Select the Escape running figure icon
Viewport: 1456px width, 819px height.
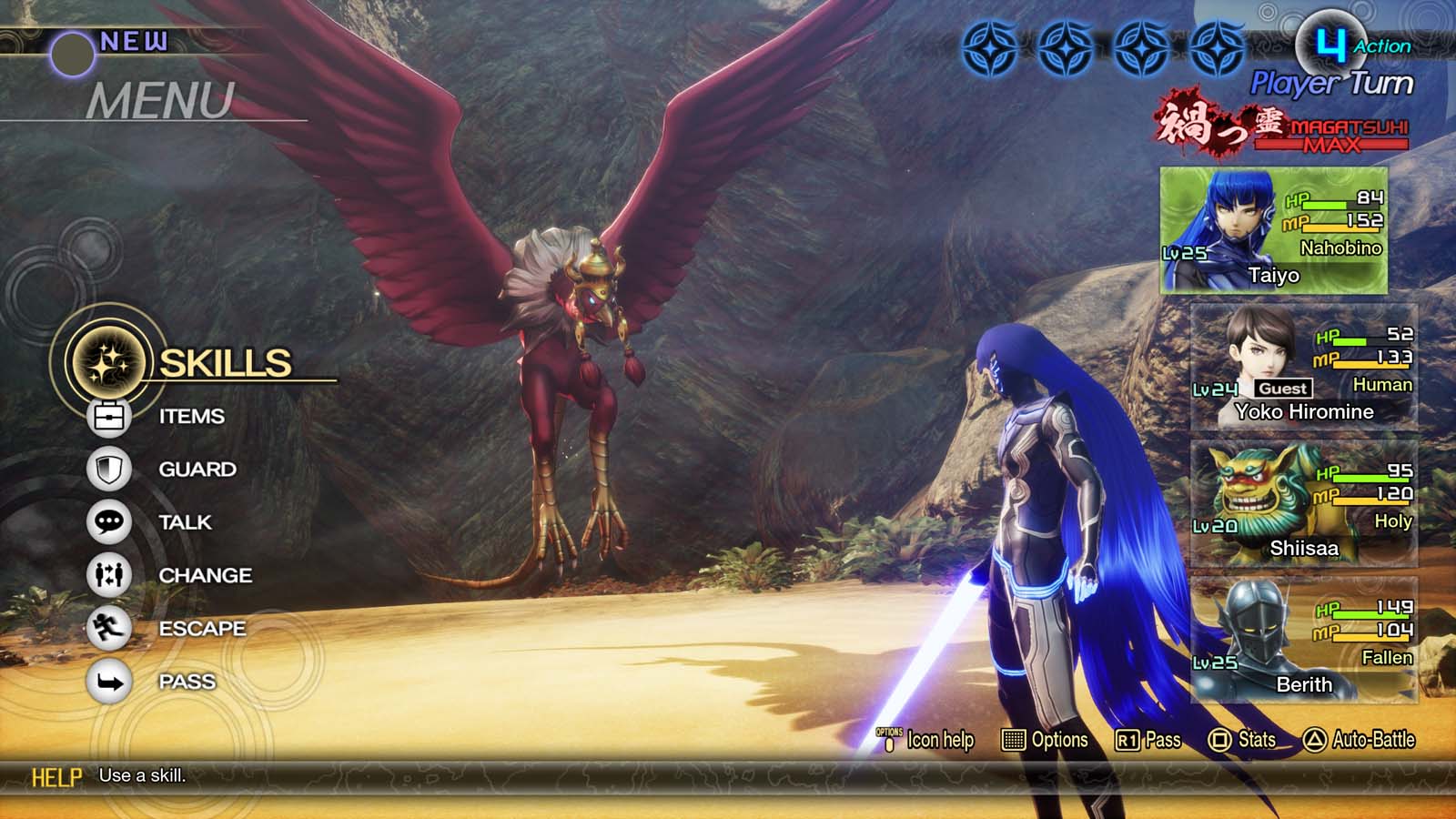click(x=109, y=628)
